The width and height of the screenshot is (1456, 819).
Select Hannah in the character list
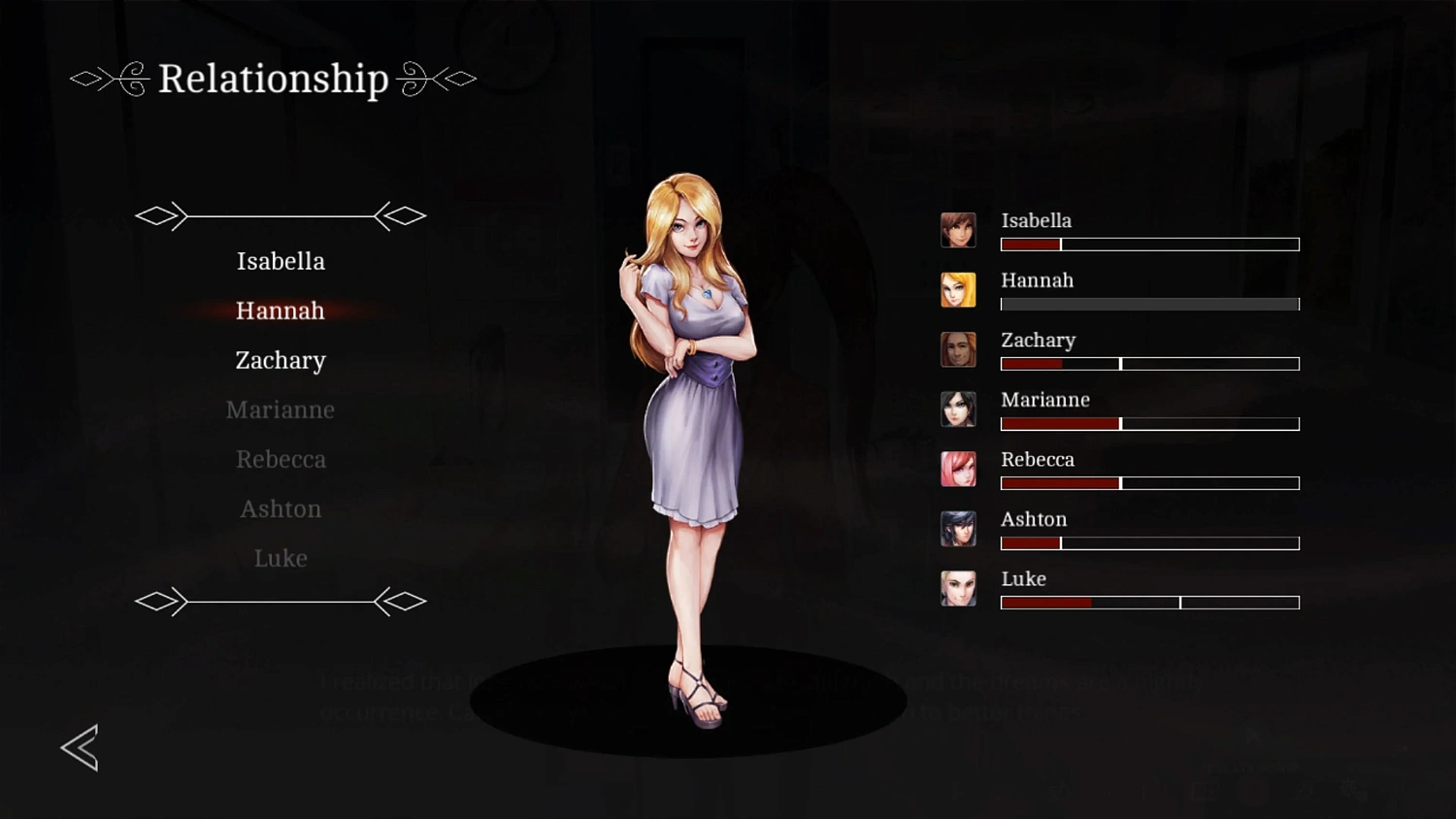pyautogui.click(x=280, y=311)
